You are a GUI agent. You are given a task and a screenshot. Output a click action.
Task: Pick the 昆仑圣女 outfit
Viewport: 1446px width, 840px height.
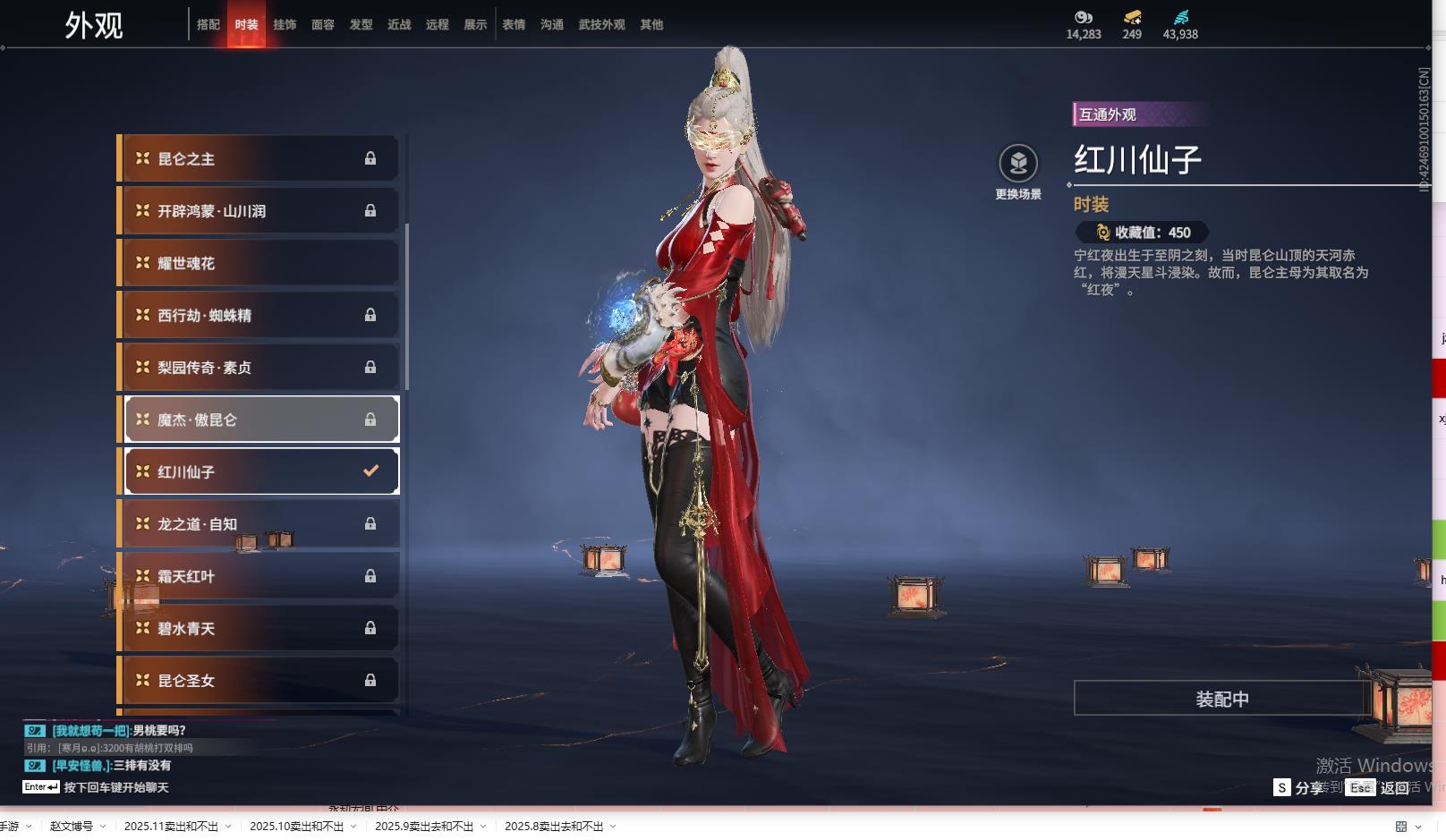coord(259,681)
